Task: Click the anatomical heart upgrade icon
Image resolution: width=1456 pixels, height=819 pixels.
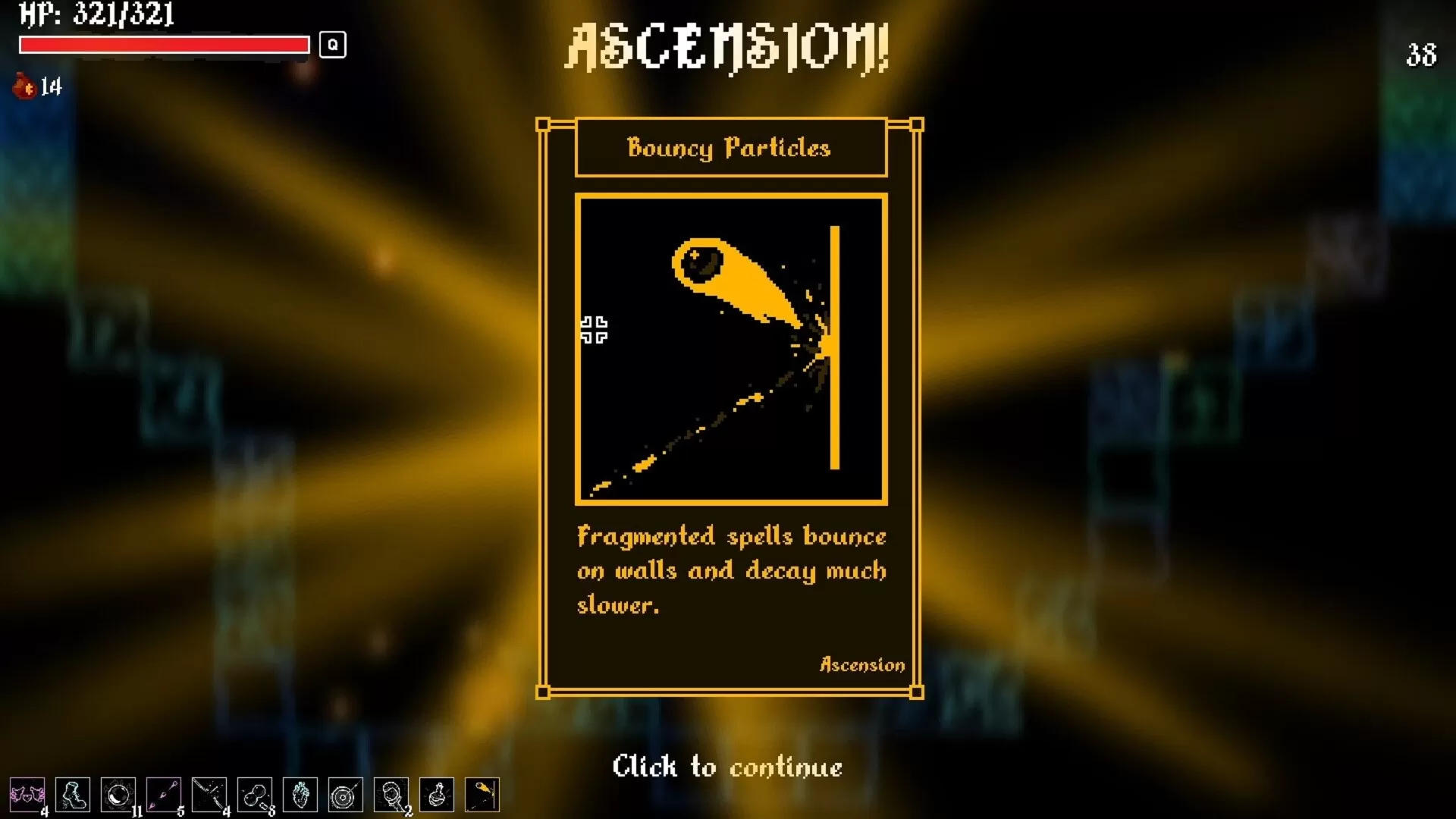Action: (x=300, y=795)
